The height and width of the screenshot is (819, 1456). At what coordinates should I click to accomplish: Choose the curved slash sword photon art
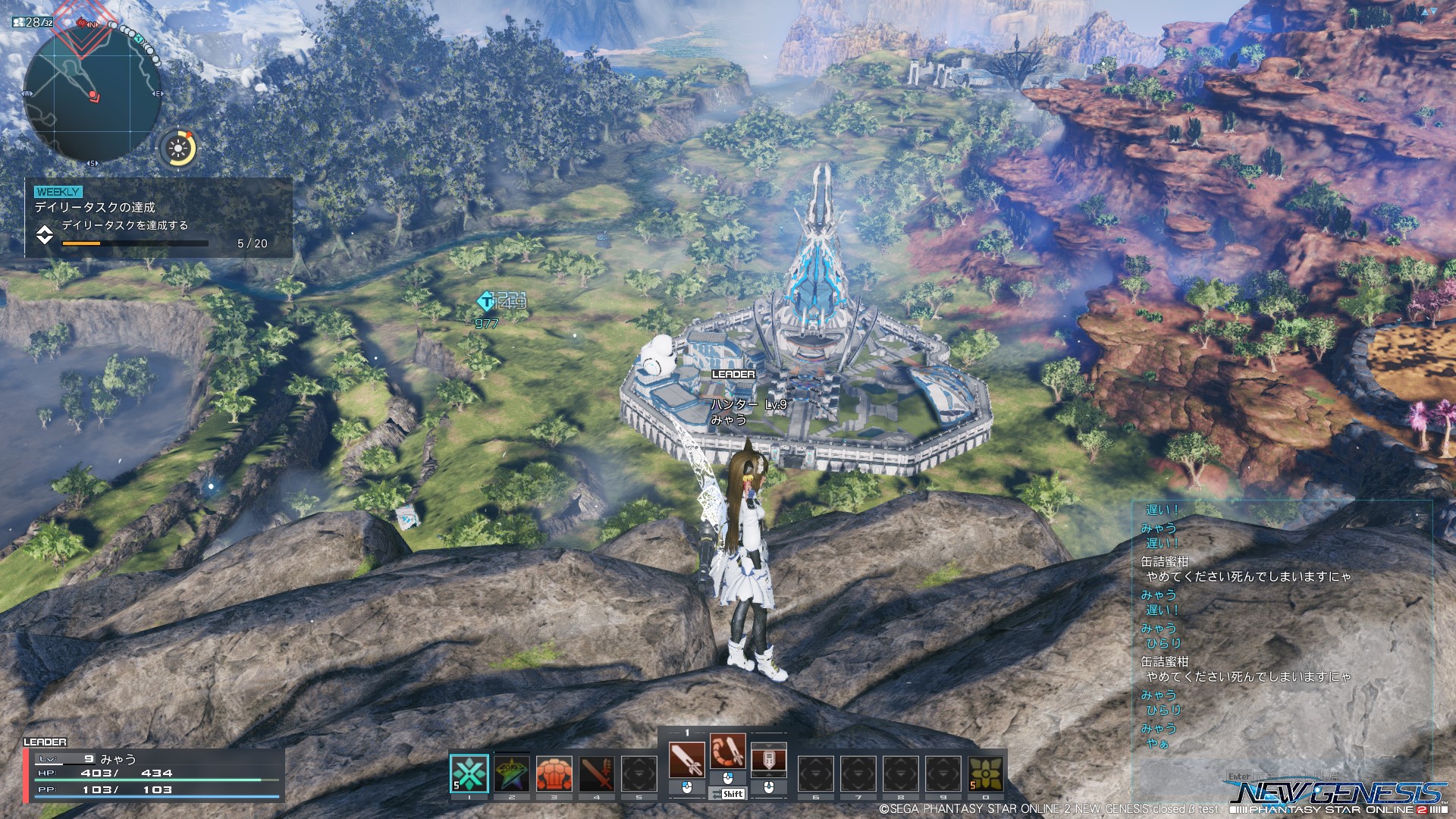[728, 752]
